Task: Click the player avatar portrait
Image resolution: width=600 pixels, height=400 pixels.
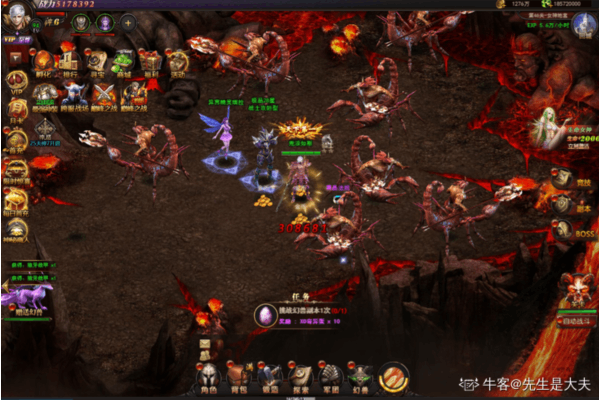Action: (x=17, y=17)
